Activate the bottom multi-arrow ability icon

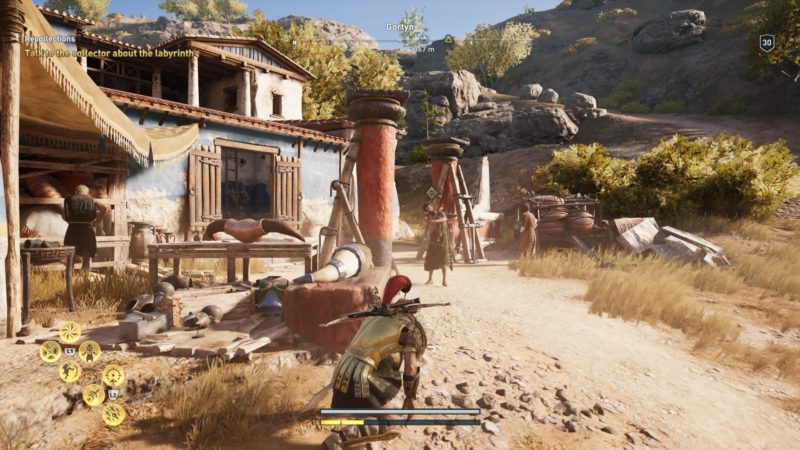[x=113, y=414]
